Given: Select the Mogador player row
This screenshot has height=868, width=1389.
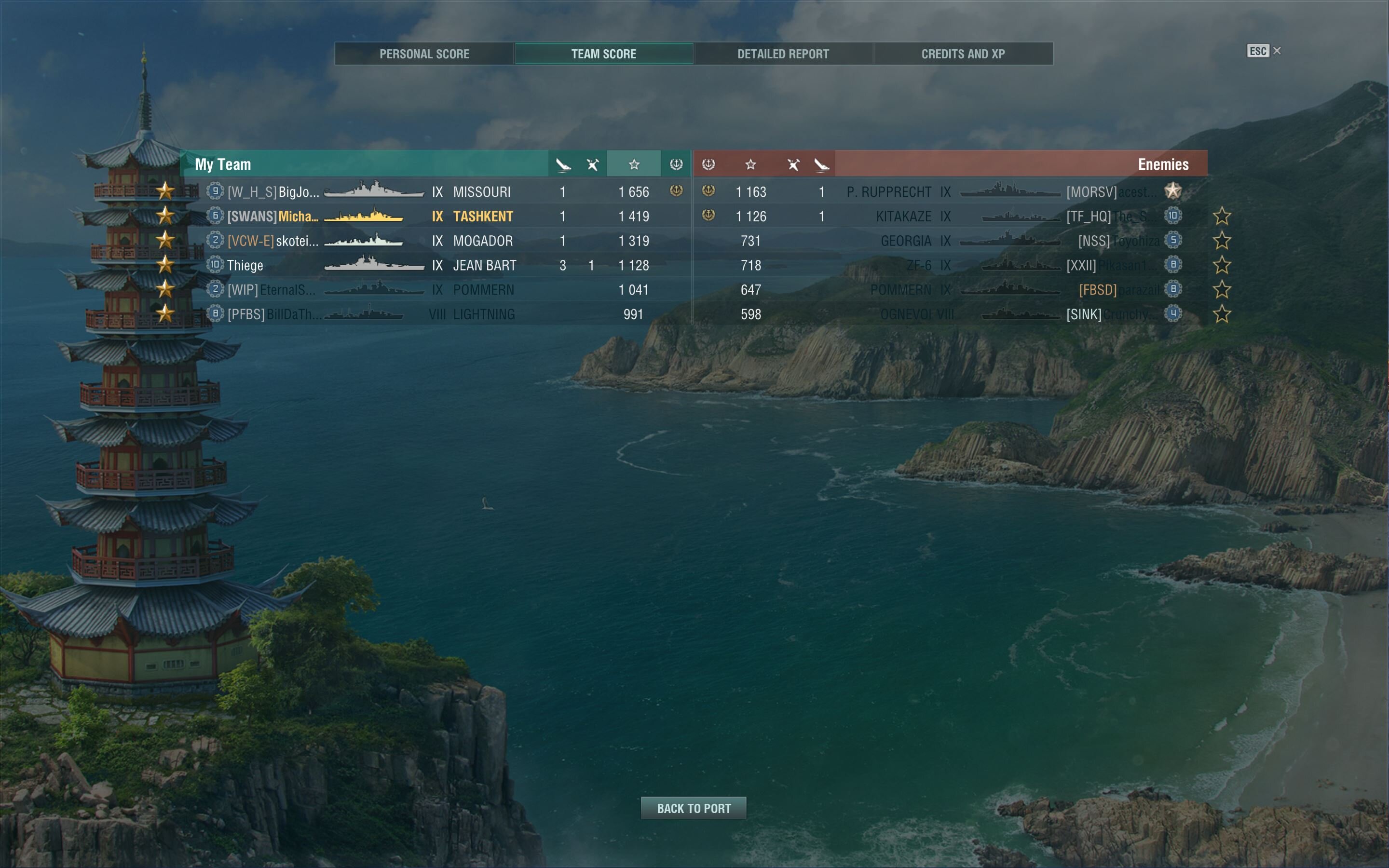Looking at the screenshot, I should point(436,241).
